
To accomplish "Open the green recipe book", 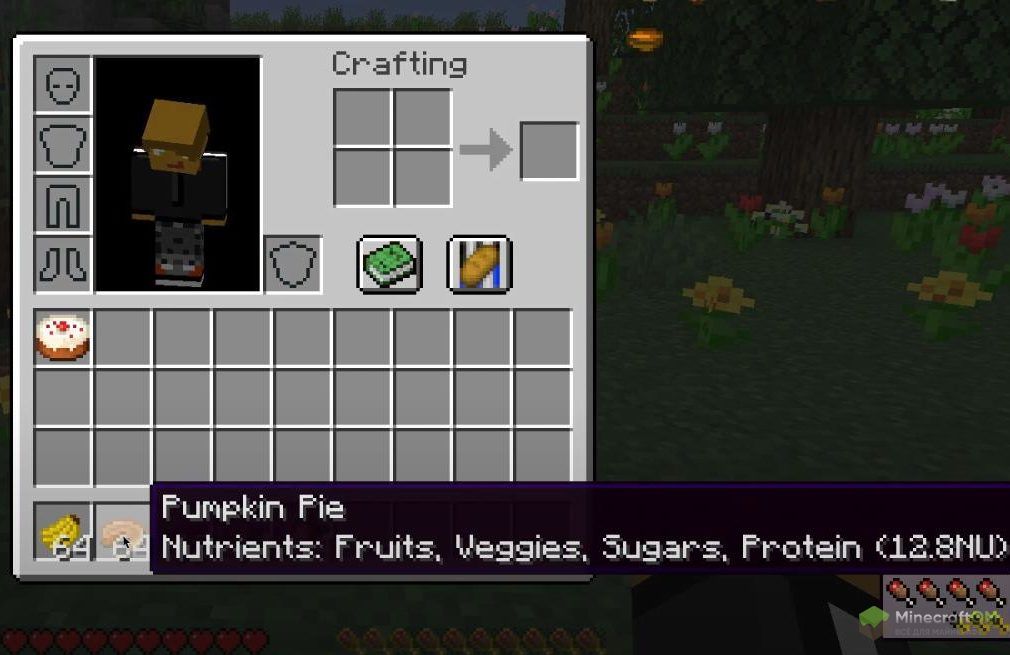I will pos(389,264).
